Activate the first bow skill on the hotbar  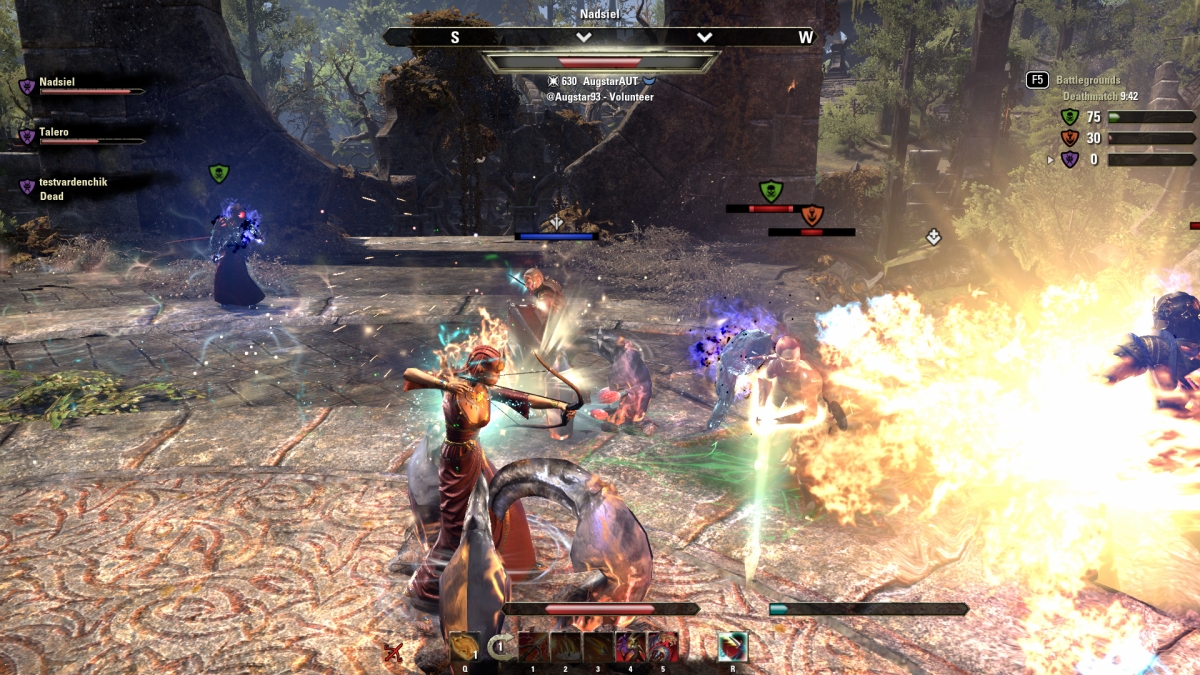tap(533, 647)
